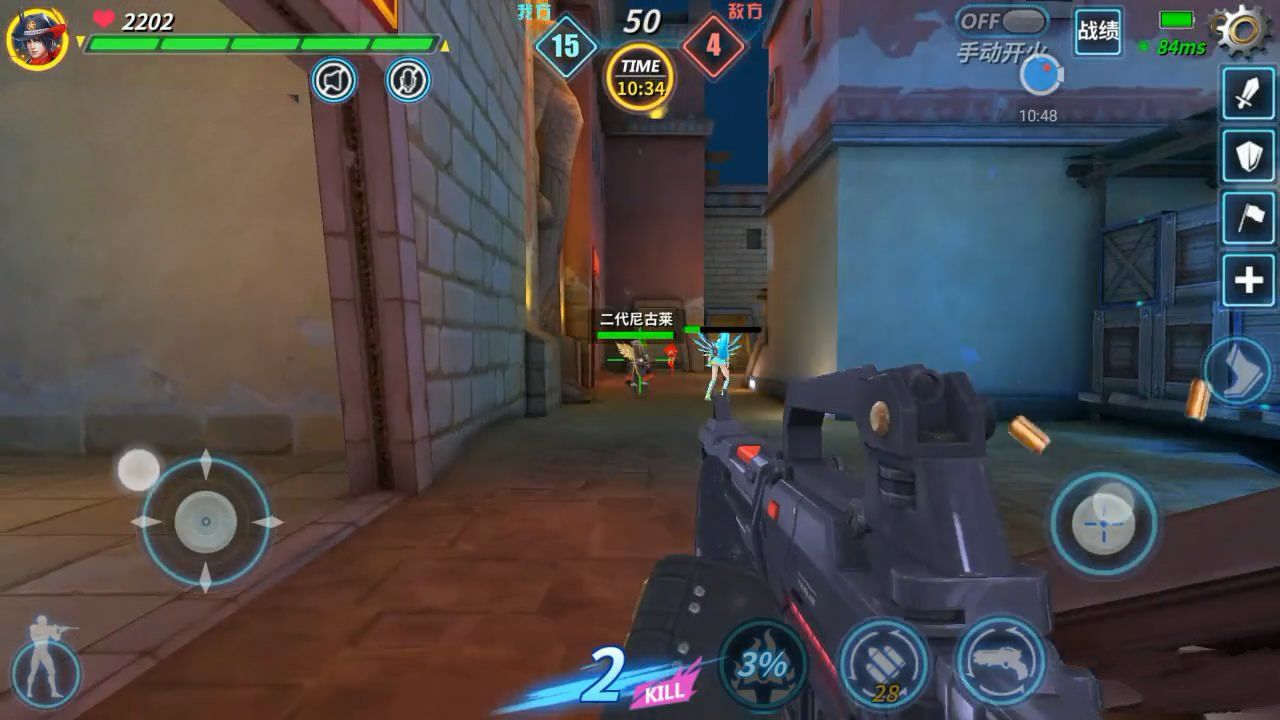Open the settings gear
This screenshot has height=720, width=1280.
click(1241, 30)
